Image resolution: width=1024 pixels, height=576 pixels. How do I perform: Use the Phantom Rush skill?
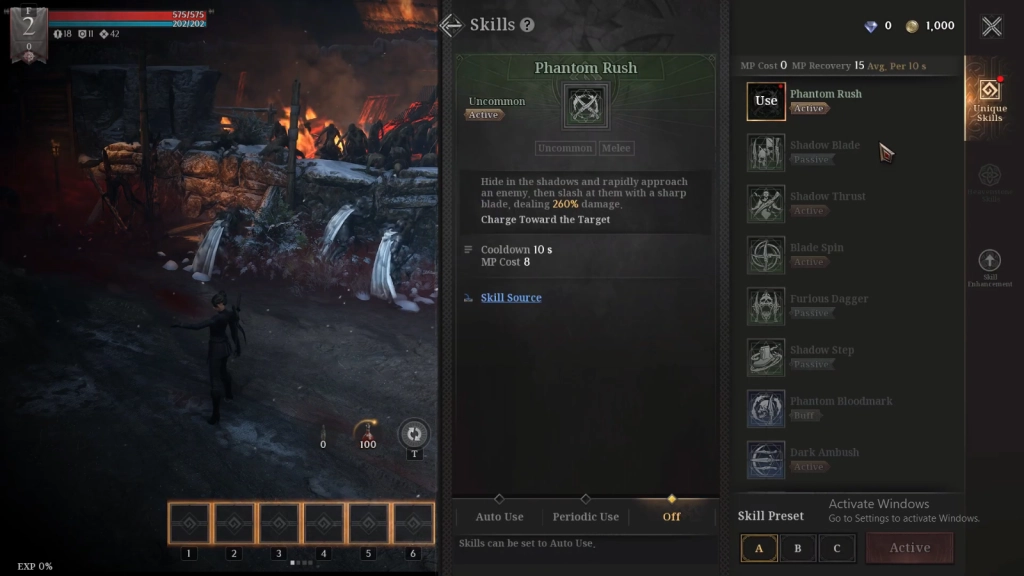[766, 101]
